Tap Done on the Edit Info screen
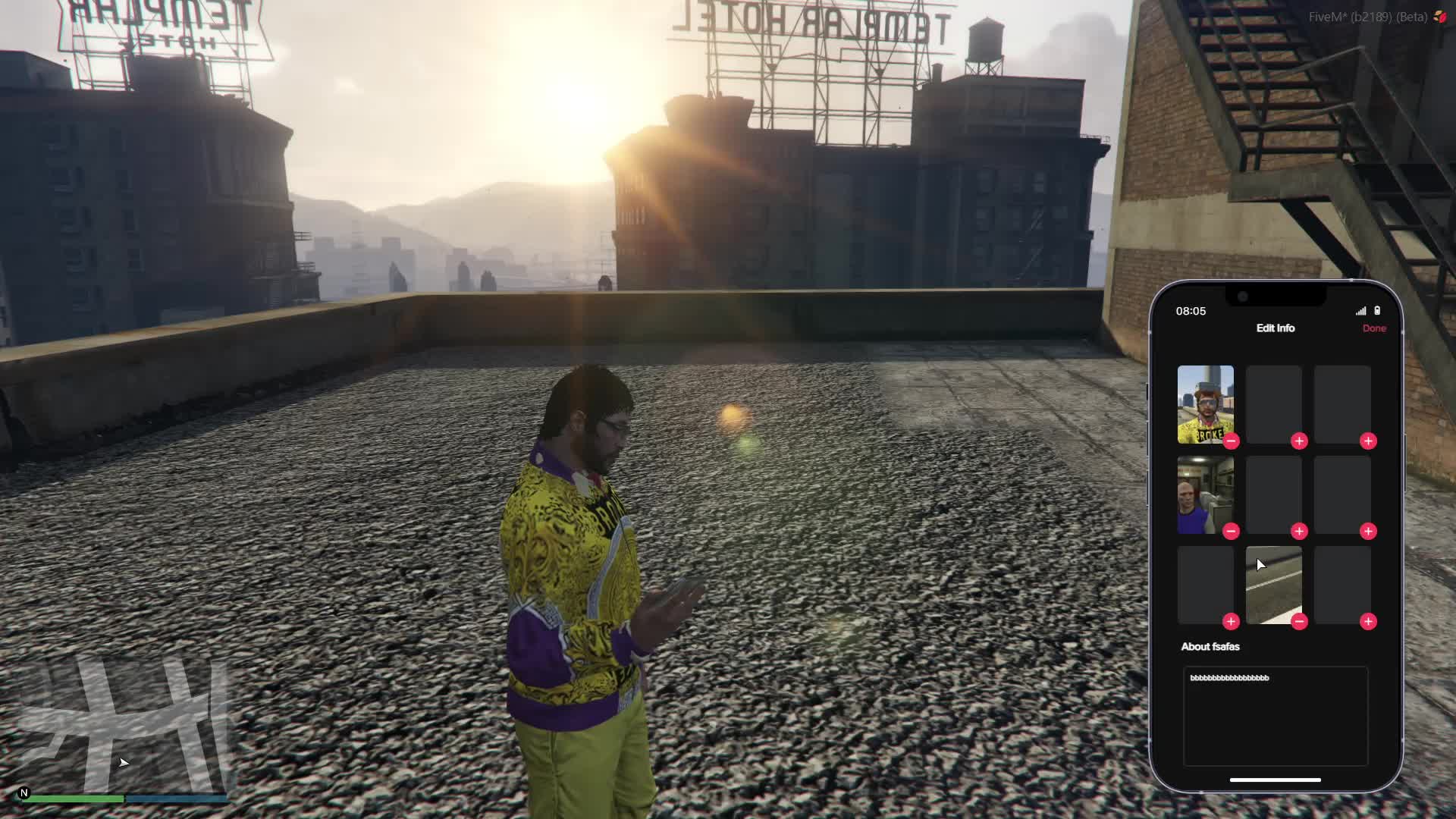 (x=1373, y=328)
